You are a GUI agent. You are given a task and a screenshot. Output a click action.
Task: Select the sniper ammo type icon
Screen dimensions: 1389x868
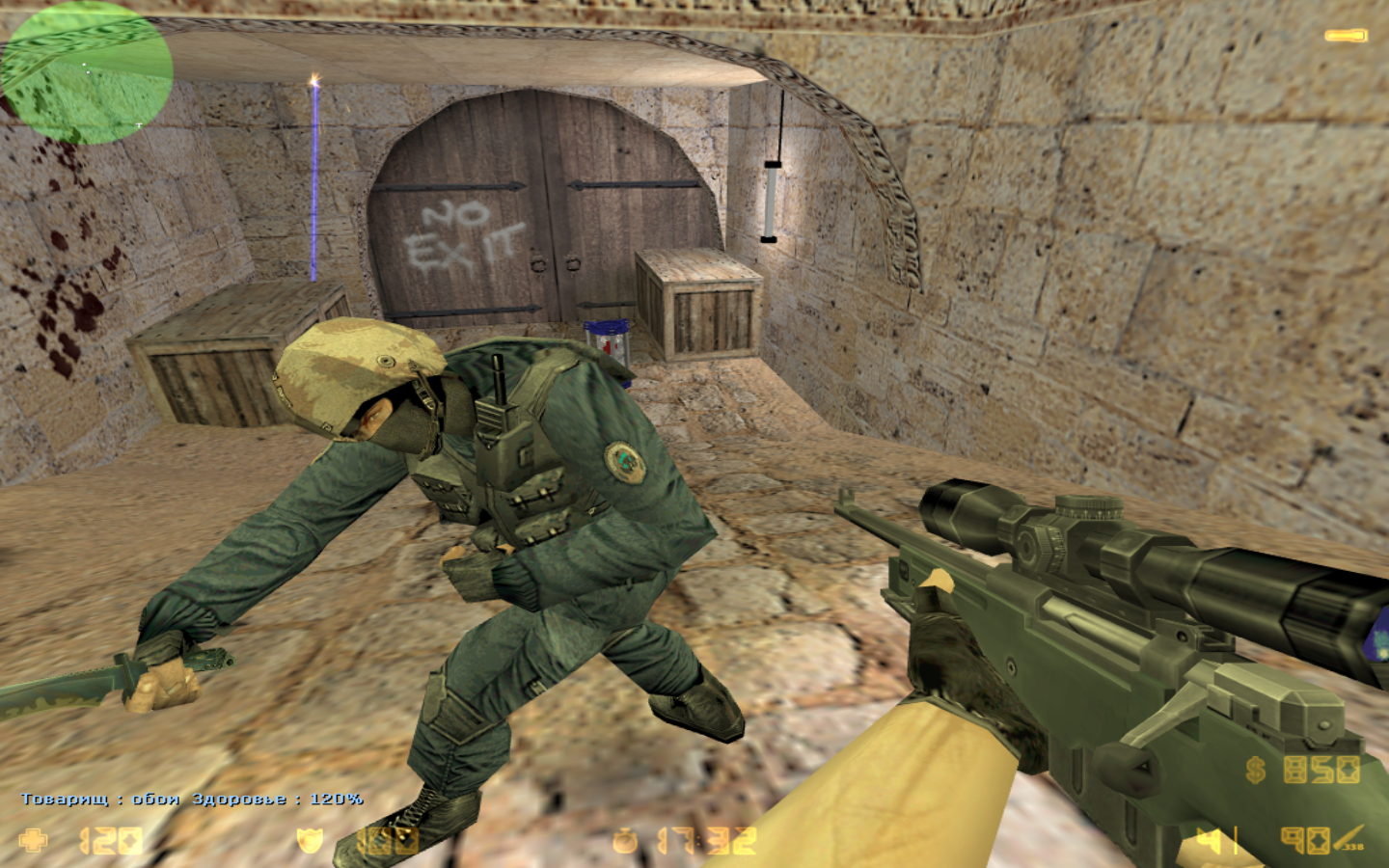pos(1352,839)
